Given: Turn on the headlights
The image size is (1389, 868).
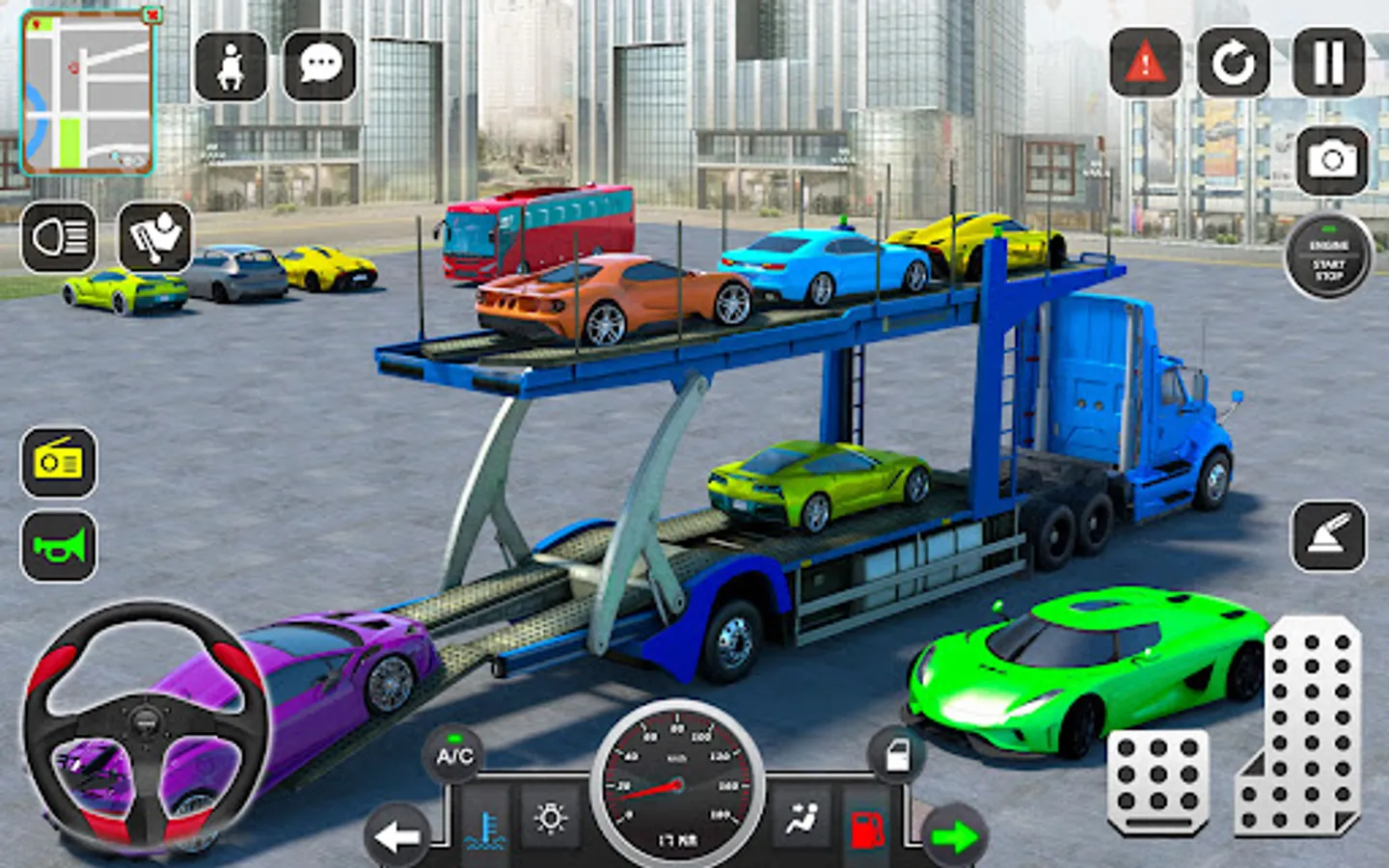Looking at the screenshot, I should tap(59, 237).
